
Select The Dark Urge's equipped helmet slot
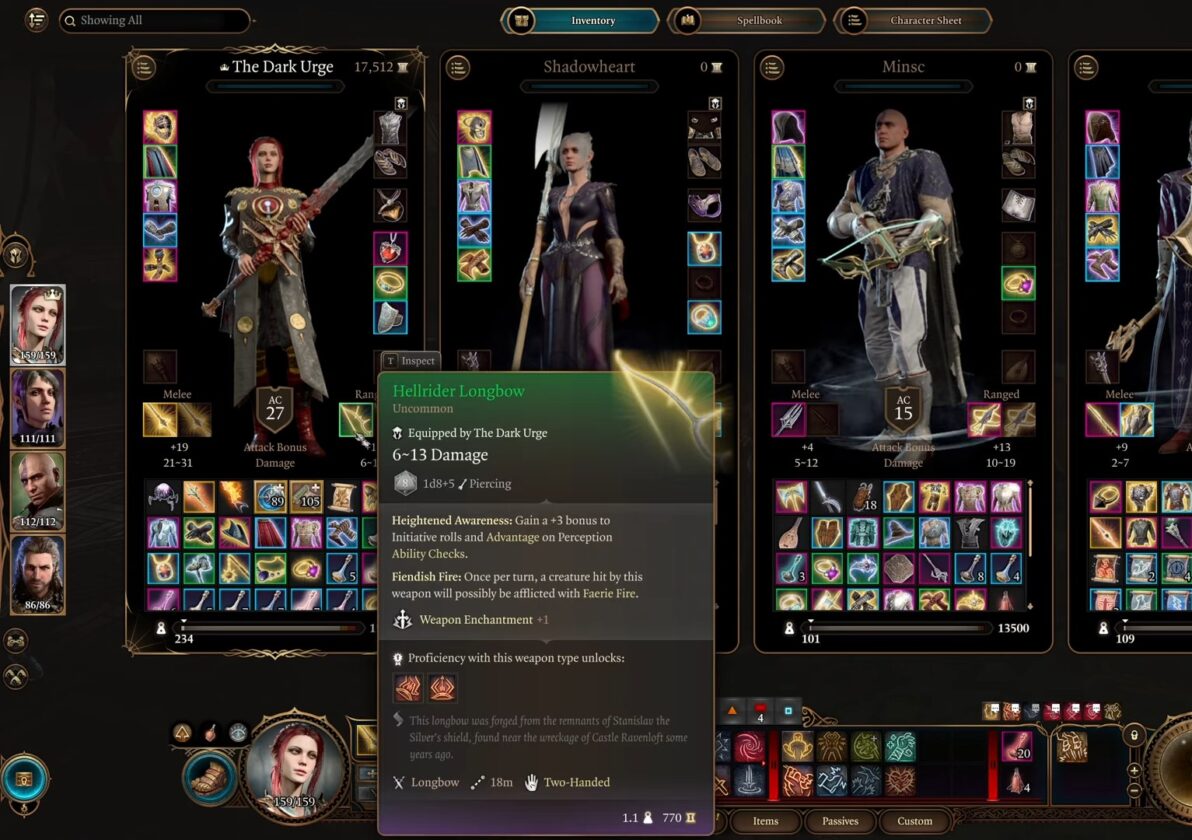pyautogui.click(x=160, y=127)
